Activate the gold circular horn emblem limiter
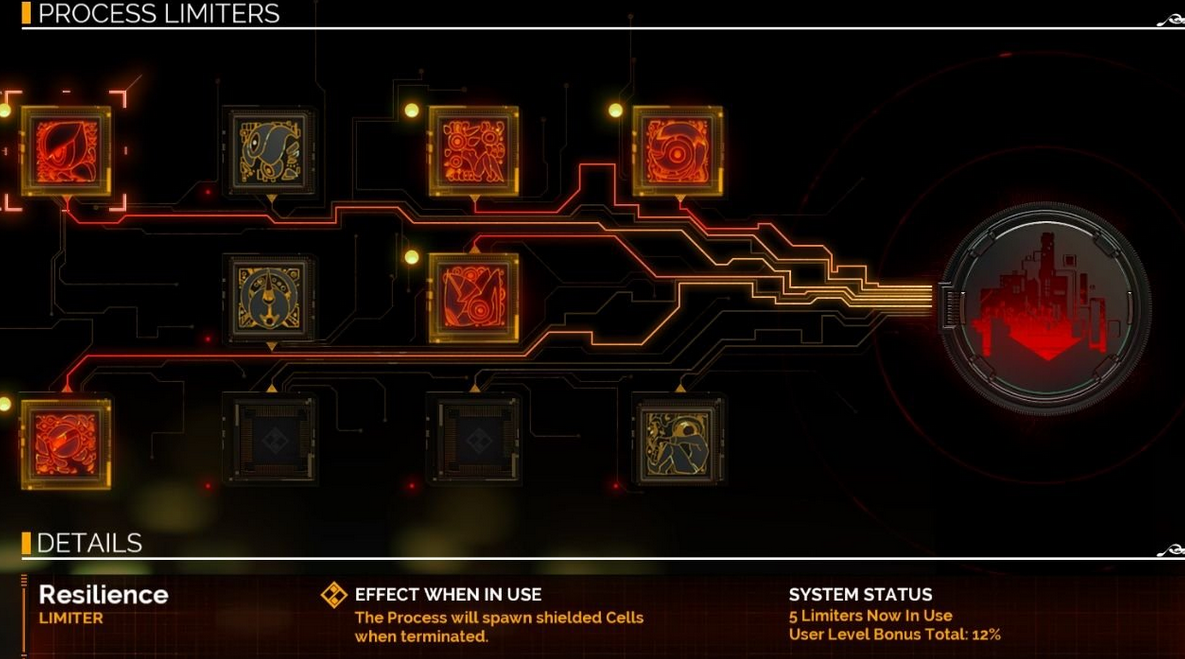1185x659 pixels. (270, 297)
